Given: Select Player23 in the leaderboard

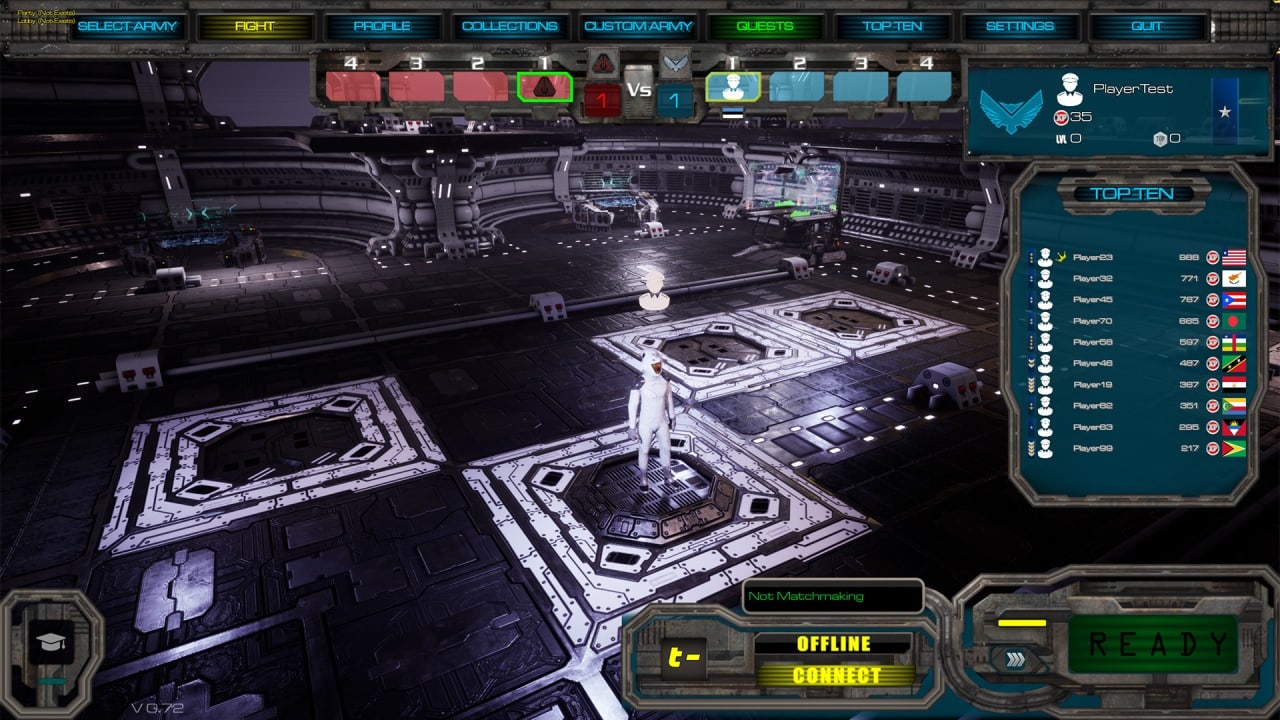Looking at the screenshot, I should pyautogui.click(x=1092, y=257).
